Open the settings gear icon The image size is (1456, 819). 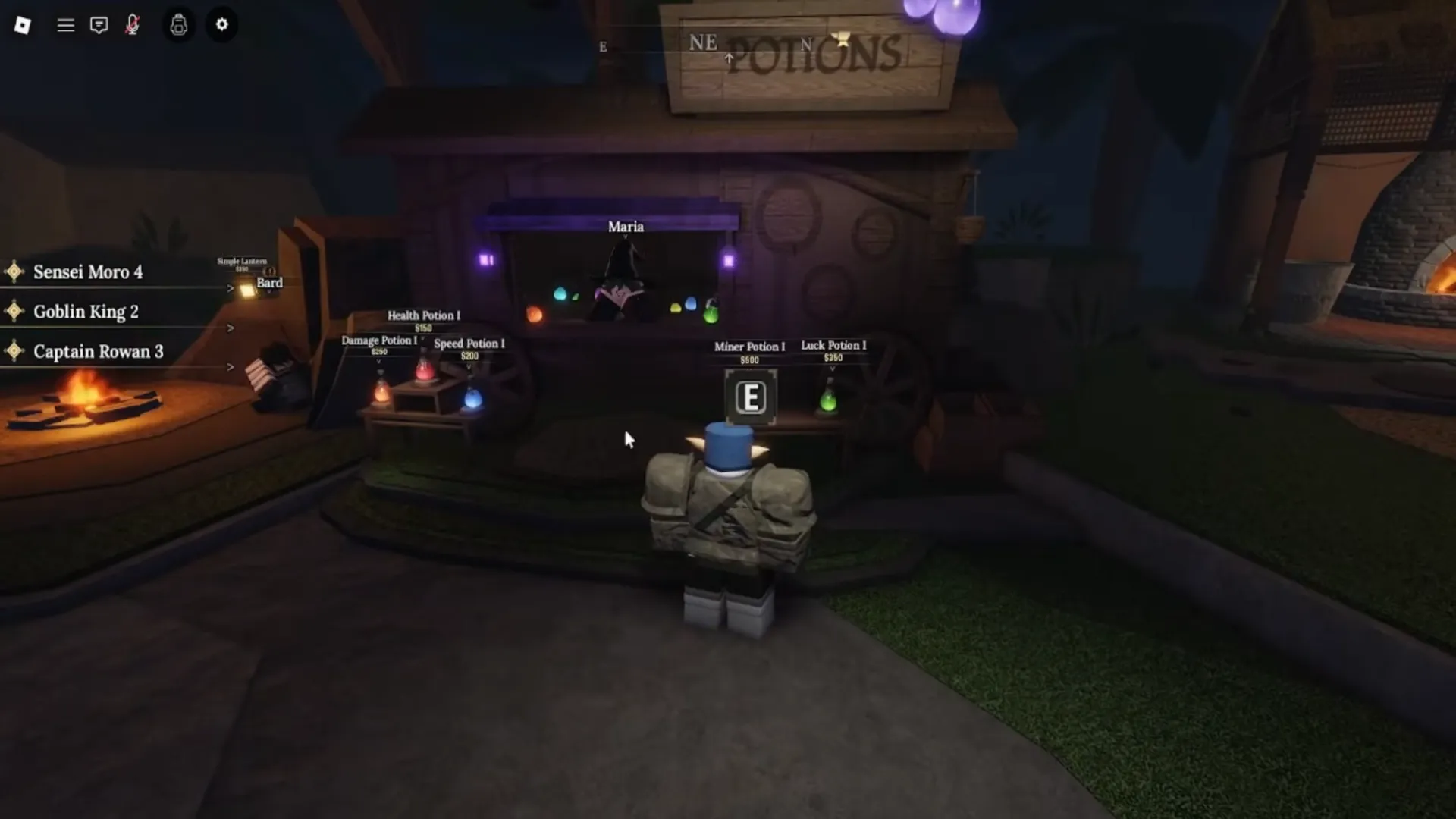coord(222,25)
